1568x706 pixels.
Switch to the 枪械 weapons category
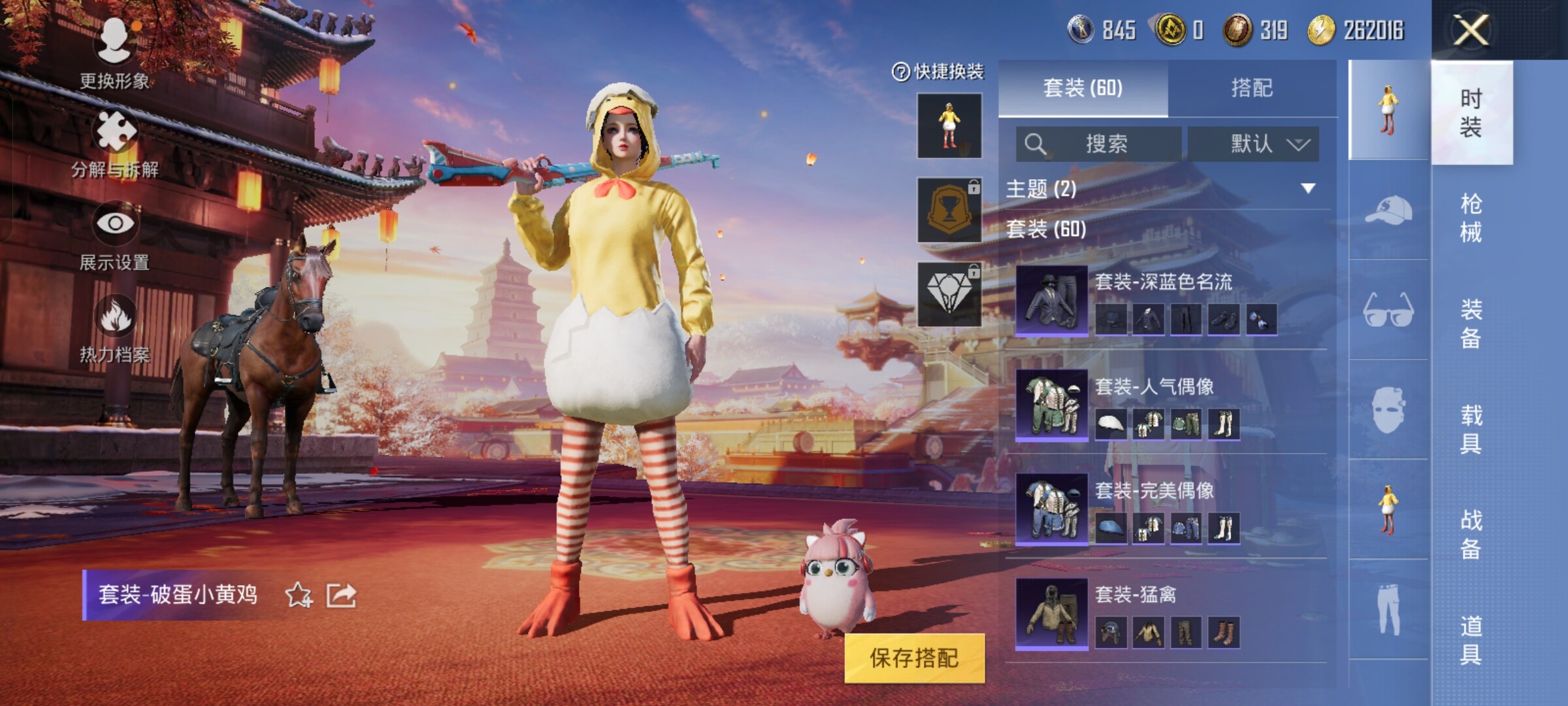[x=1471, y=218]
